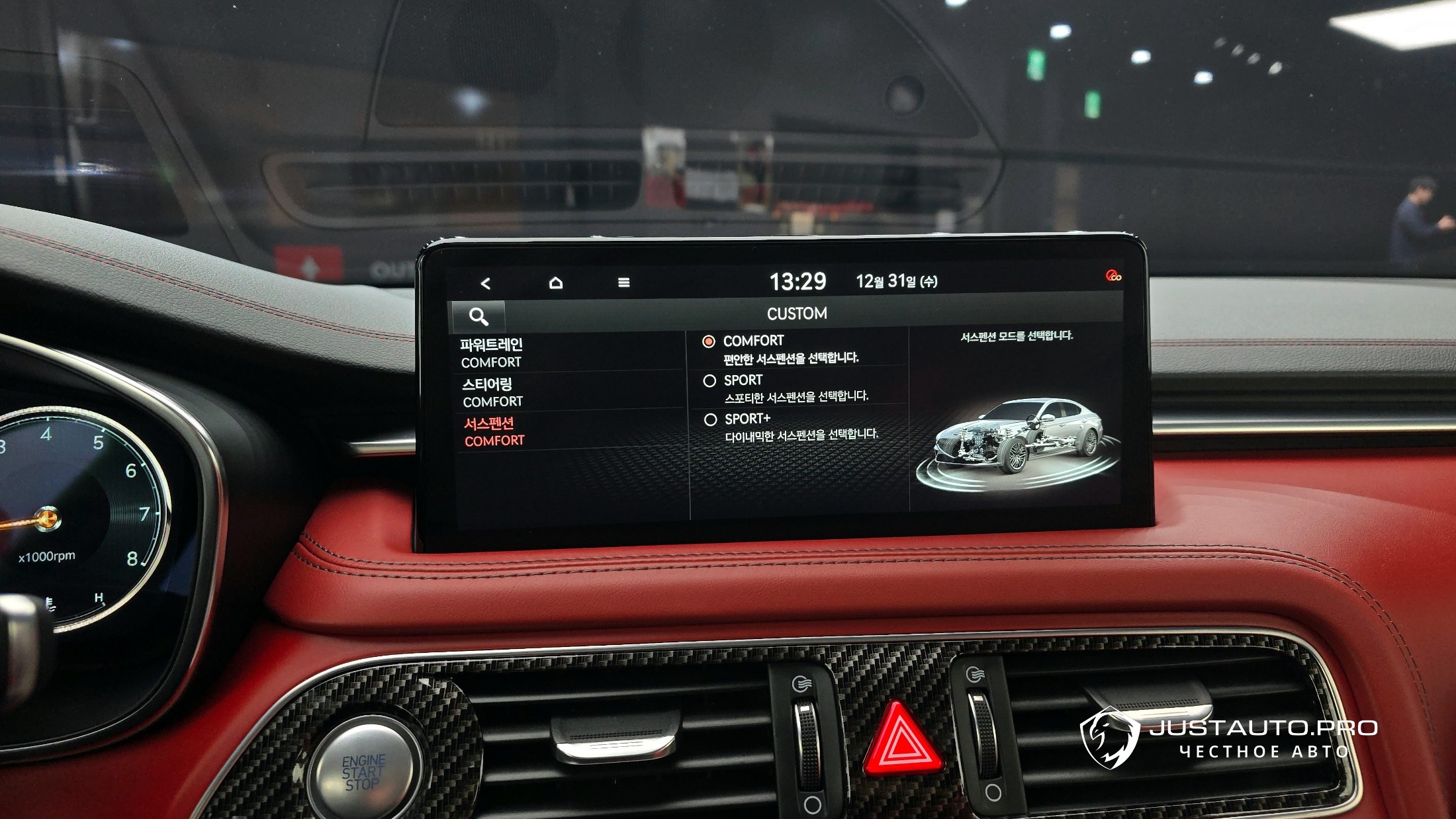Choose the COMFORT suspension radio option
This screenshot has height=819, width=1456.
click(x=709, y=341)
